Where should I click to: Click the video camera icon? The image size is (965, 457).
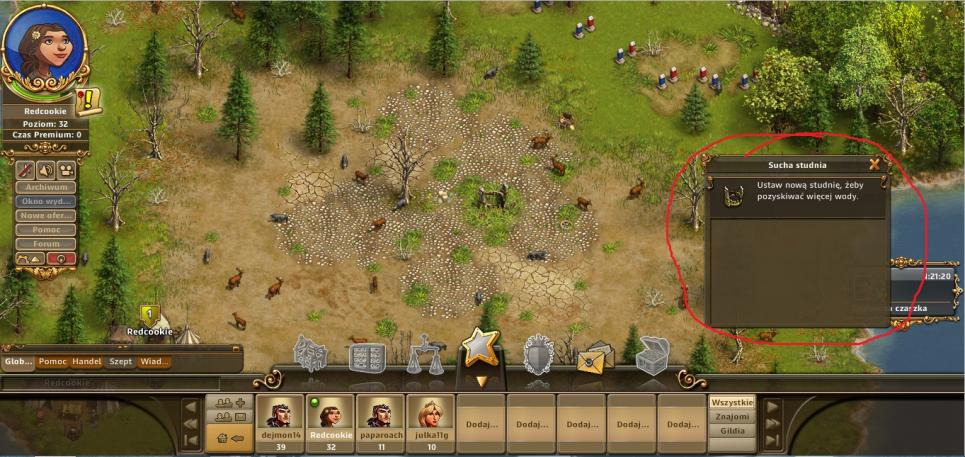coord(67,168)
